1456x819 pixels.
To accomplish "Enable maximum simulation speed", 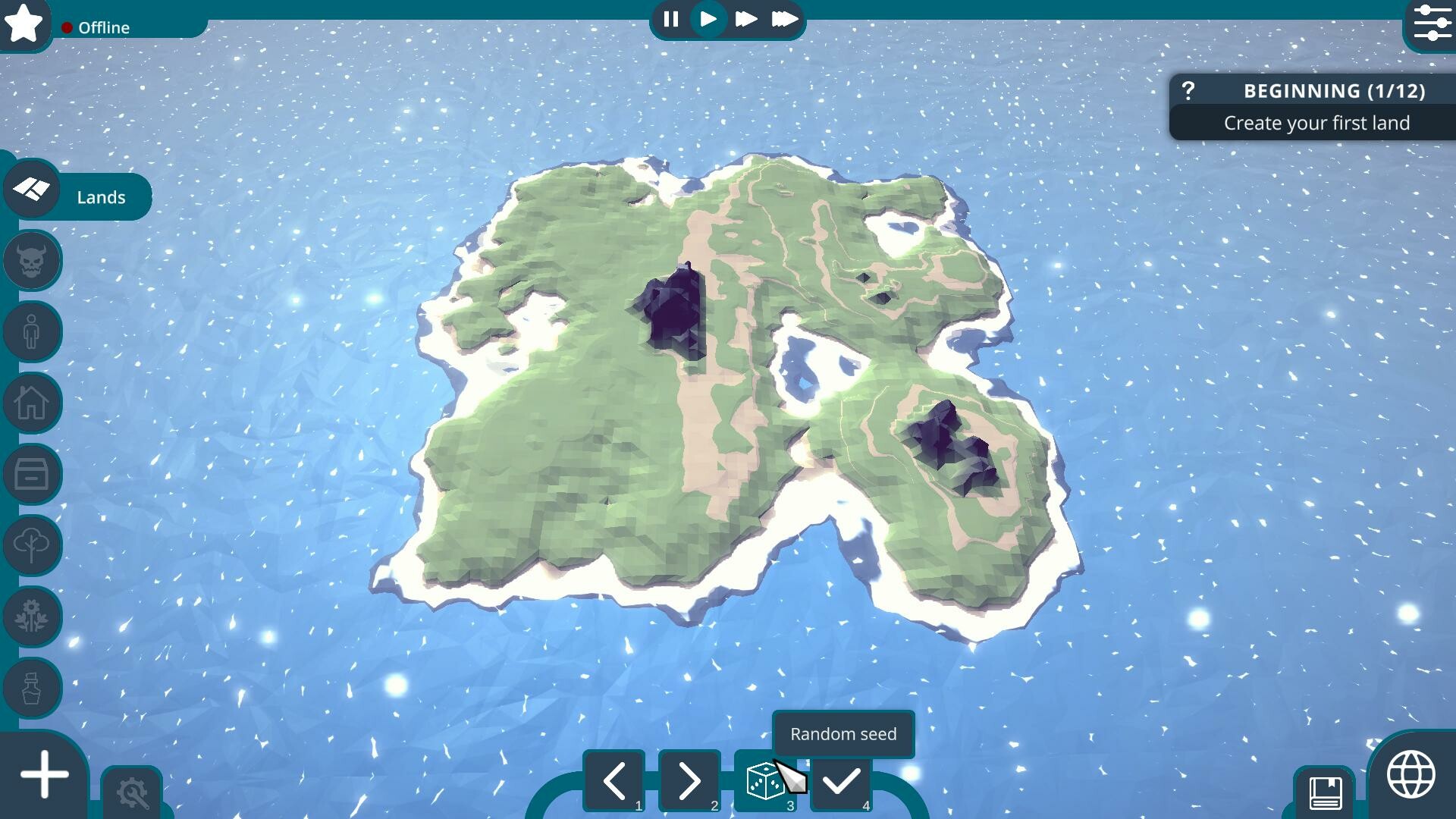I will [x=786, y=20].
